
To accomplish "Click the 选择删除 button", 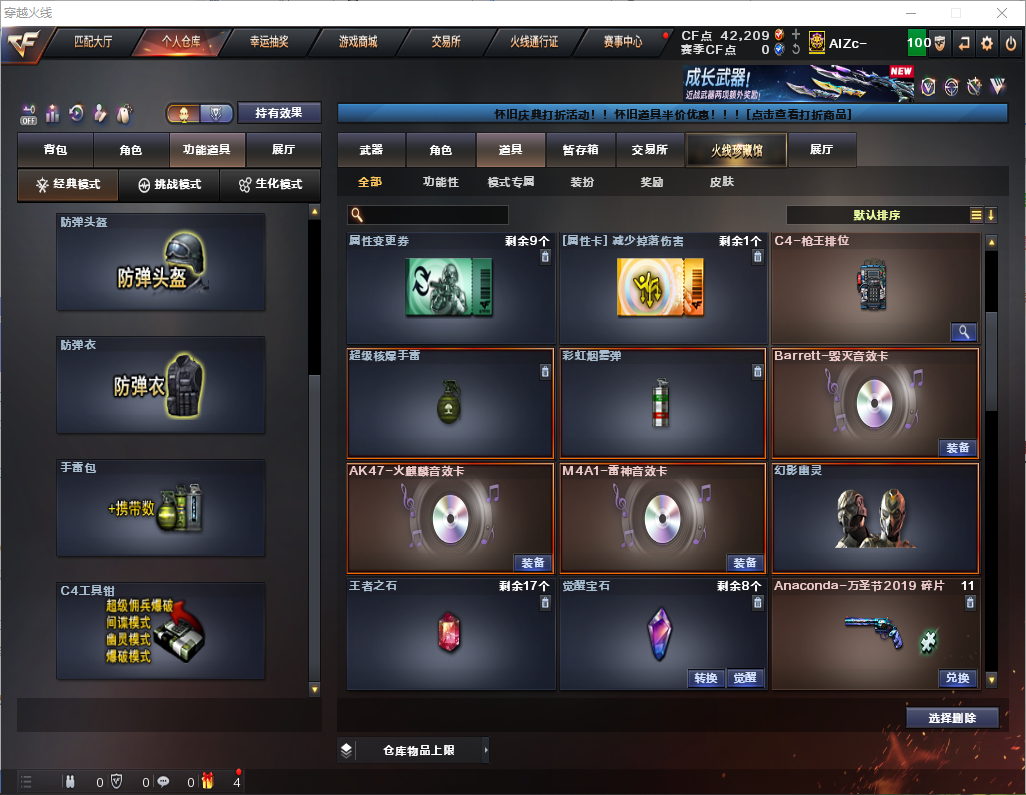I will (x=952, y=718).
